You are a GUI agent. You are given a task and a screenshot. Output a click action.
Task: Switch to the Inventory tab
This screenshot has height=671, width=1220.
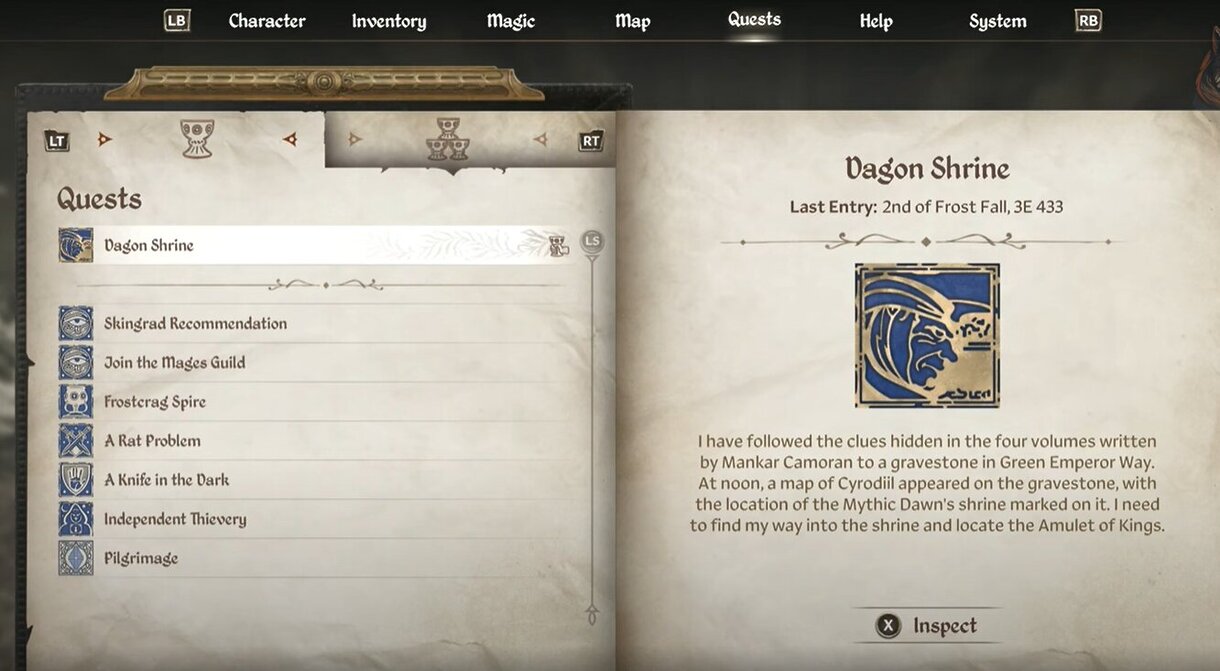[389, 21]
